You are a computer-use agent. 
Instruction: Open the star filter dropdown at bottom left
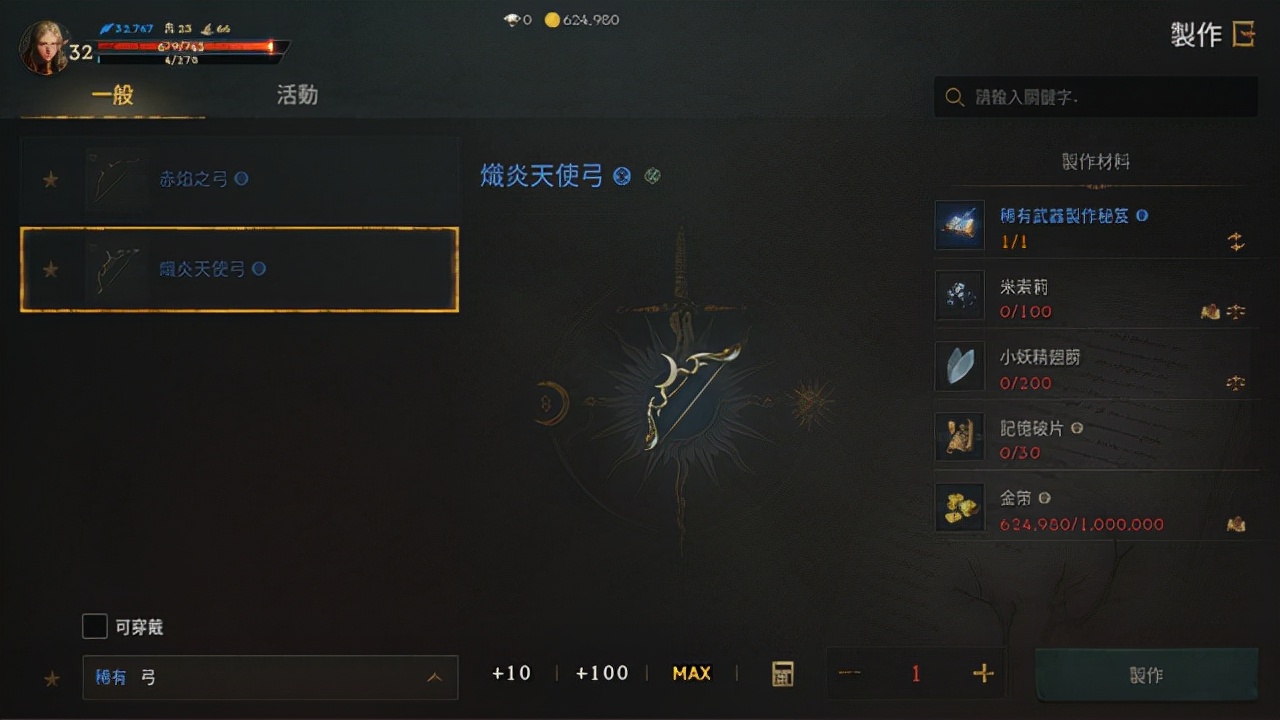pyautogui.click(x=51, y=677)
